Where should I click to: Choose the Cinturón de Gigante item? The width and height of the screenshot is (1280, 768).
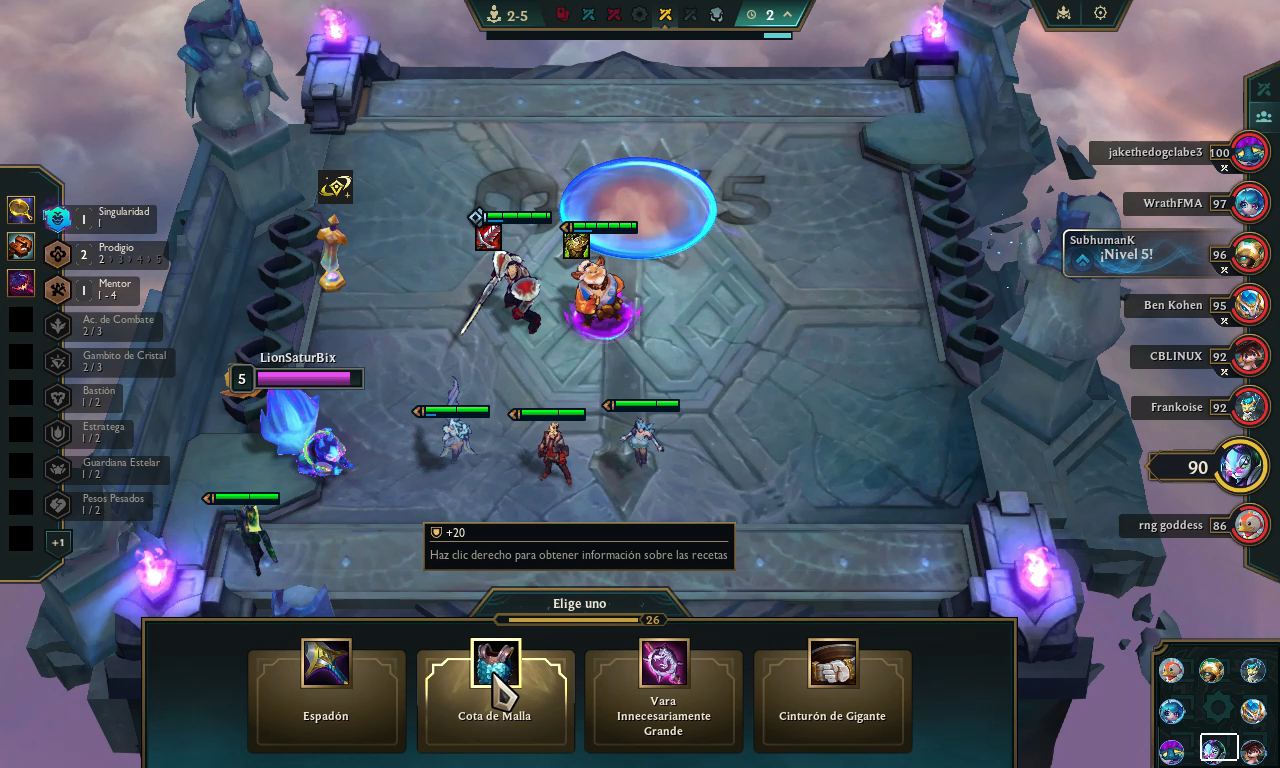(x=832, y=699)
